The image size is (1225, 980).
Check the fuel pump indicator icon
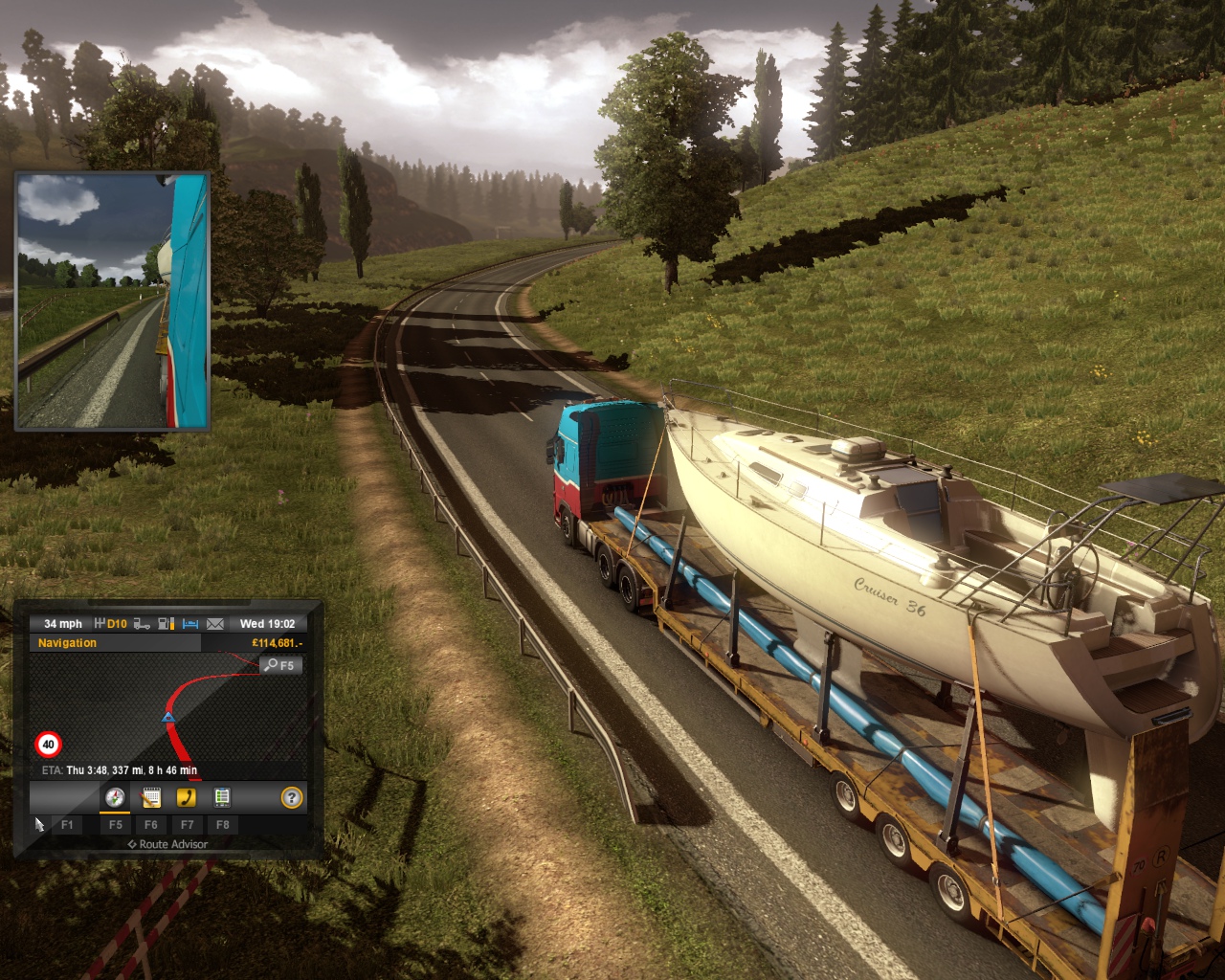tap(166, 624)
